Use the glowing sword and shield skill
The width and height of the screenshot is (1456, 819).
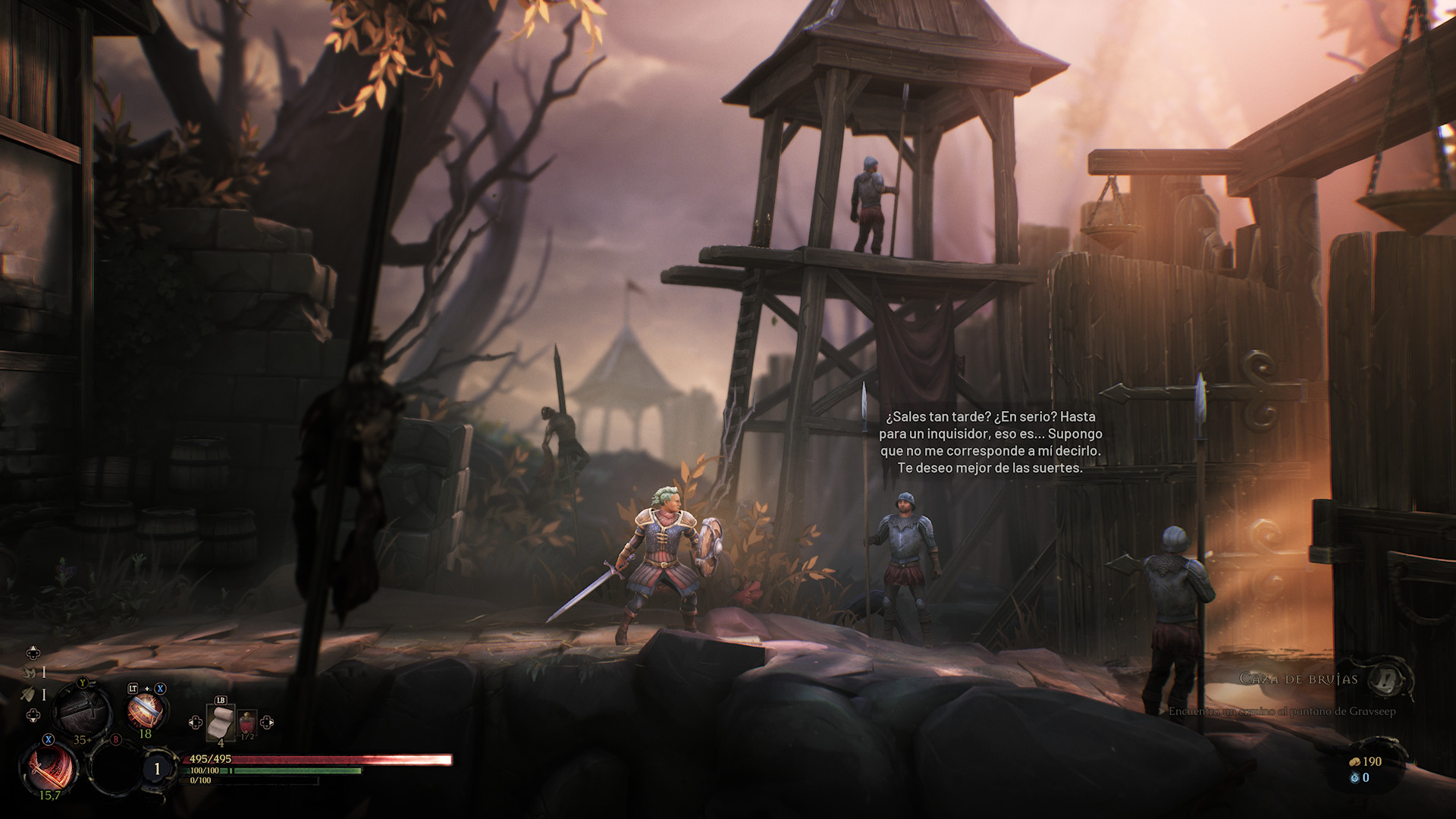144,711
